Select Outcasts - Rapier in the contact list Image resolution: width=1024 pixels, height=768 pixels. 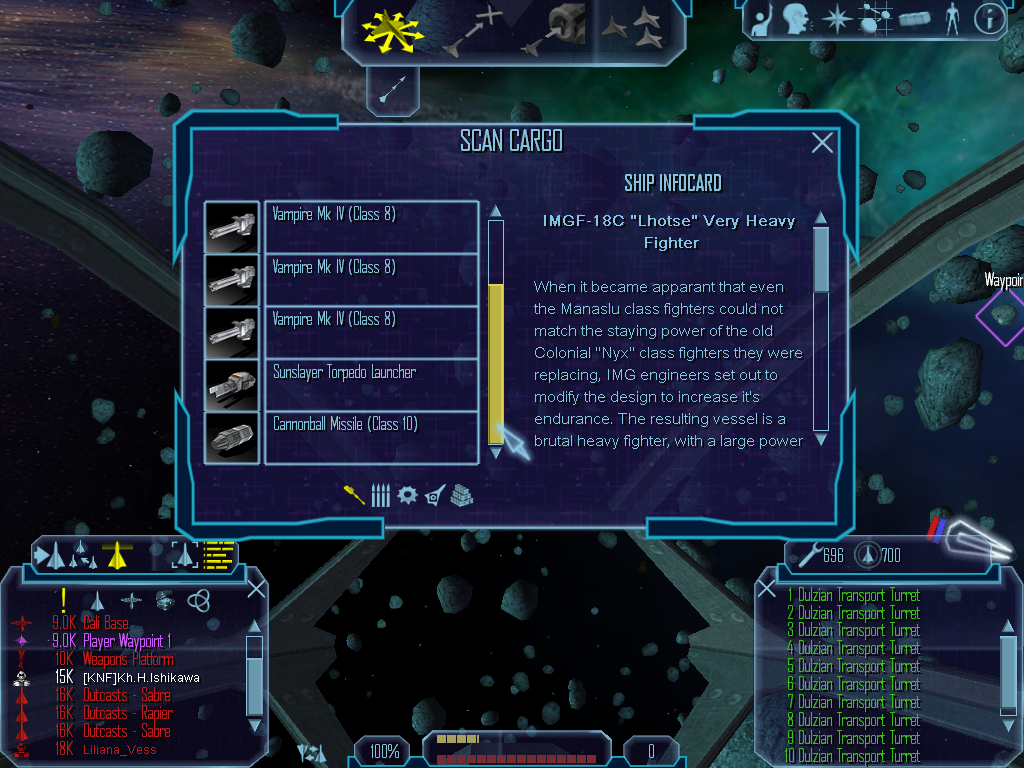click(128, 714)
